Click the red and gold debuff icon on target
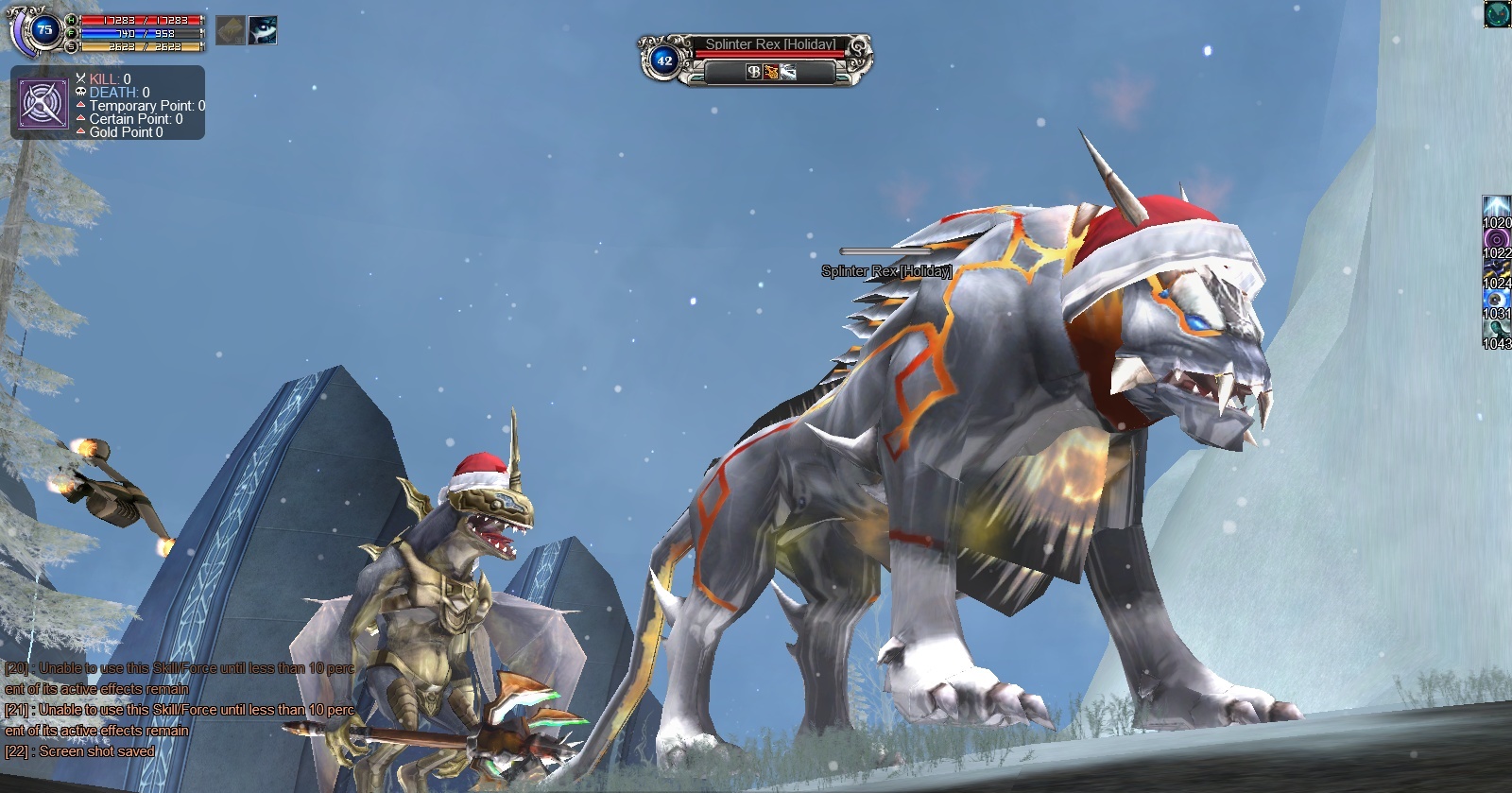The image size is (1512, 793). [770, 72]
